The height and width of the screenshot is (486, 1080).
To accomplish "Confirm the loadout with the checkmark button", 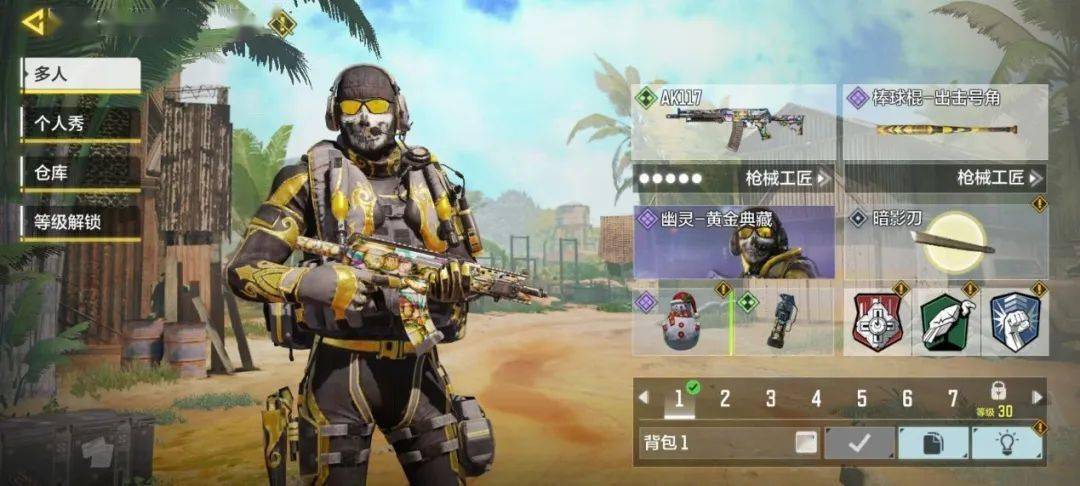I will coord(859,442).
